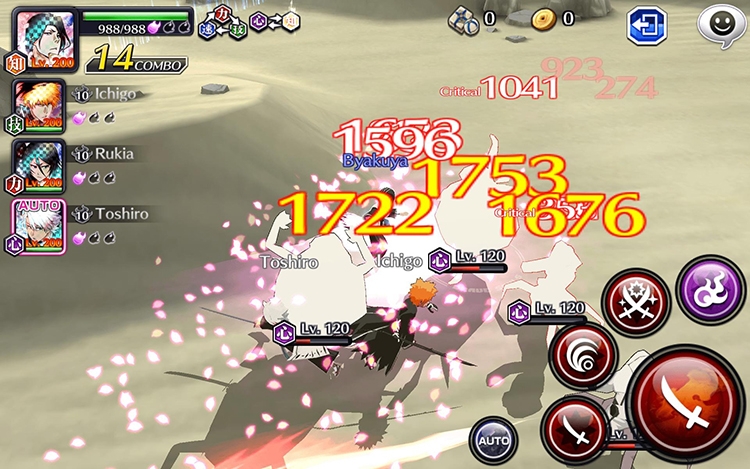The height and width of the screenshot is (469, 750).
Task: Use the crossed swords skill button
Action: click(636, 302)
